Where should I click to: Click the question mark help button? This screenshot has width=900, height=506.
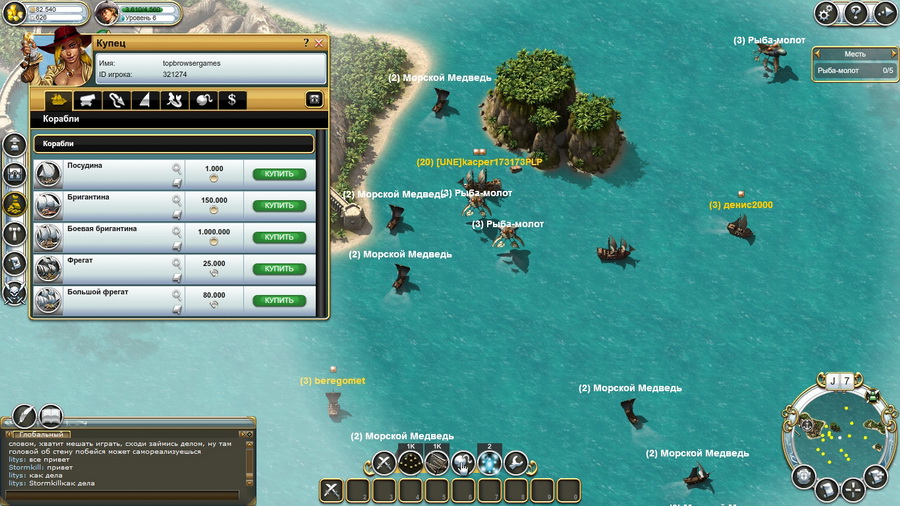click(856, 13)
